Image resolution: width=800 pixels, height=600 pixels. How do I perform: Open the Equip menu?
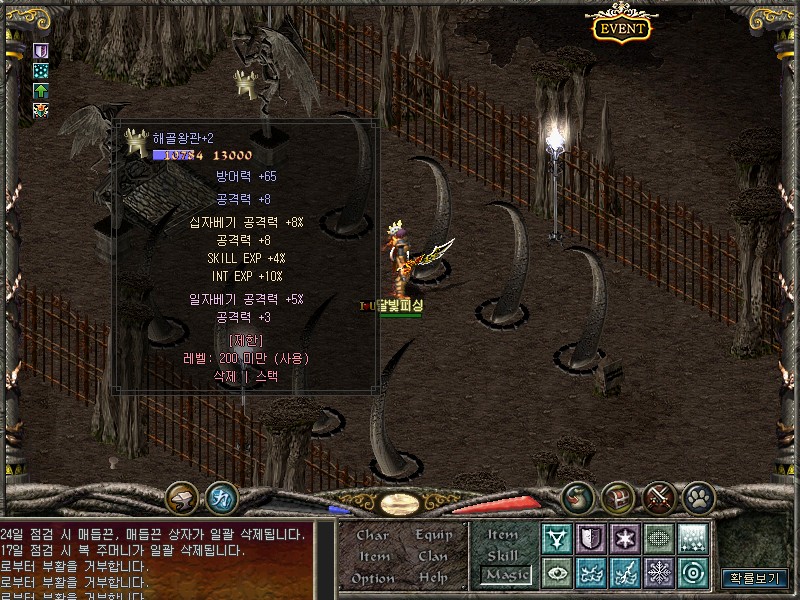point(433,535)
